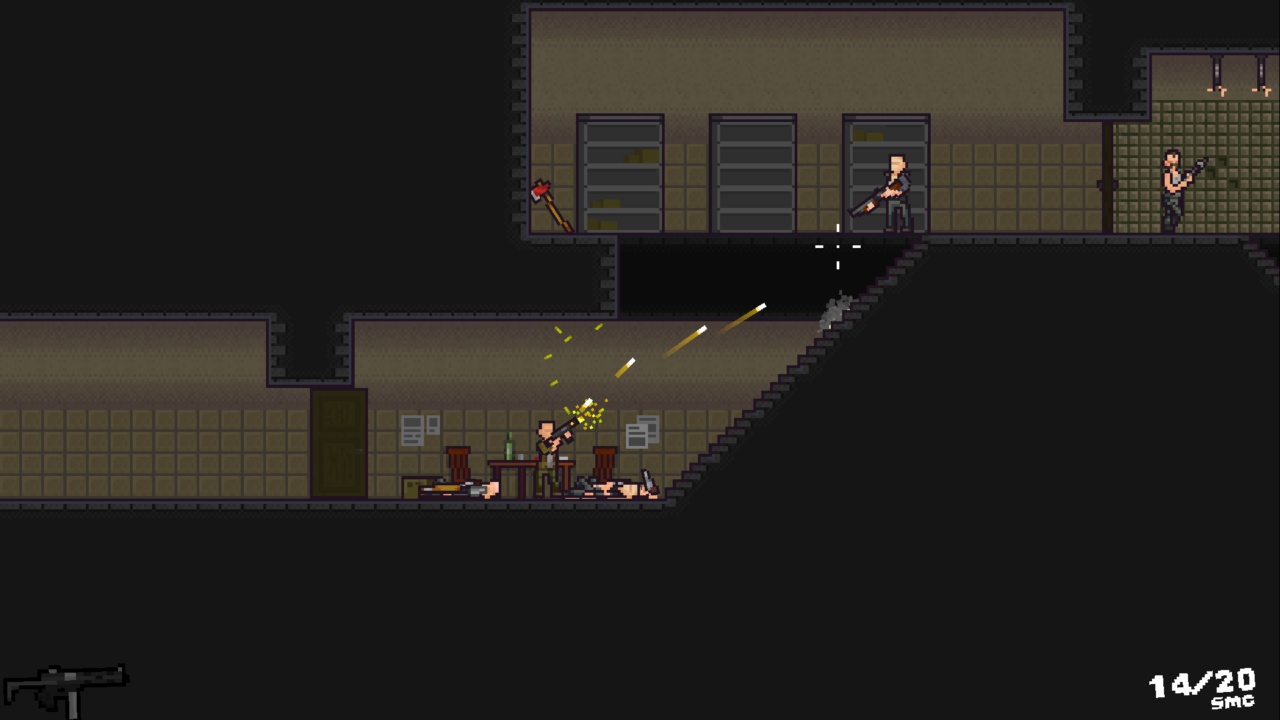The image size is (1280, 720).
Task: Click the middle barred window
Action: (x=752, y=175)
